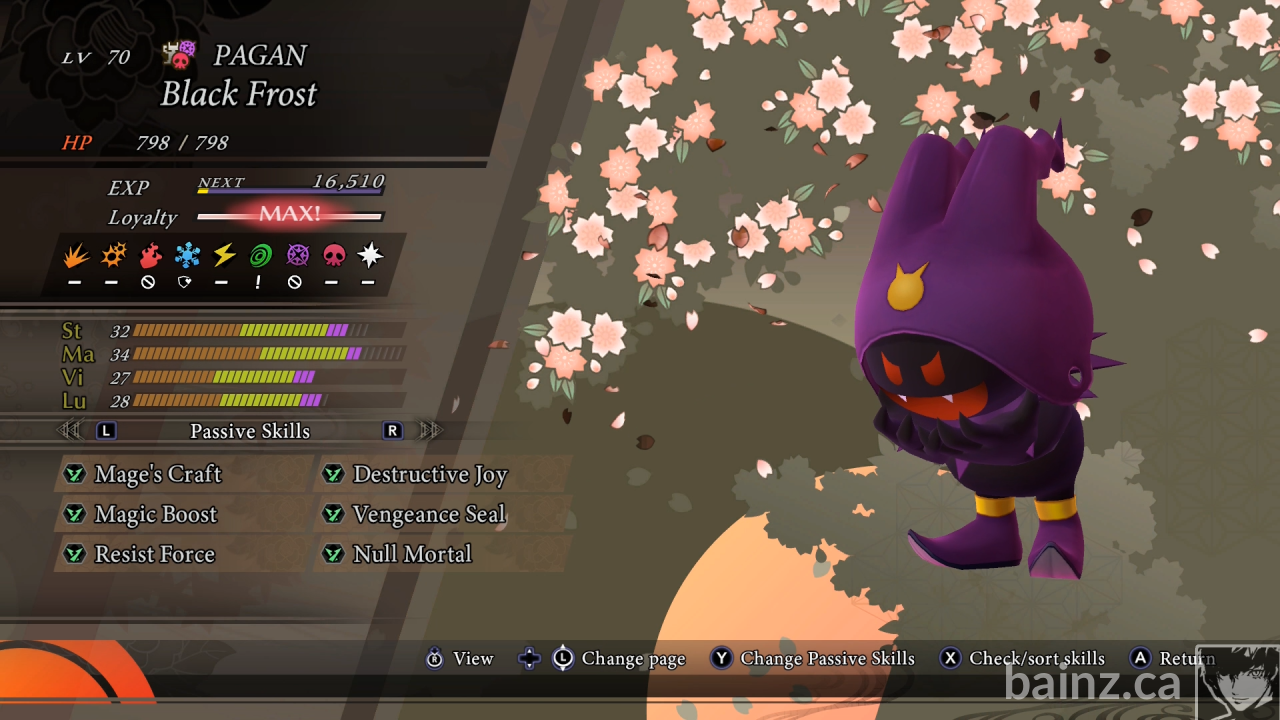Click the force affinity green swirl icon
Screen dimensions: 1280x720
coord(260,256)
